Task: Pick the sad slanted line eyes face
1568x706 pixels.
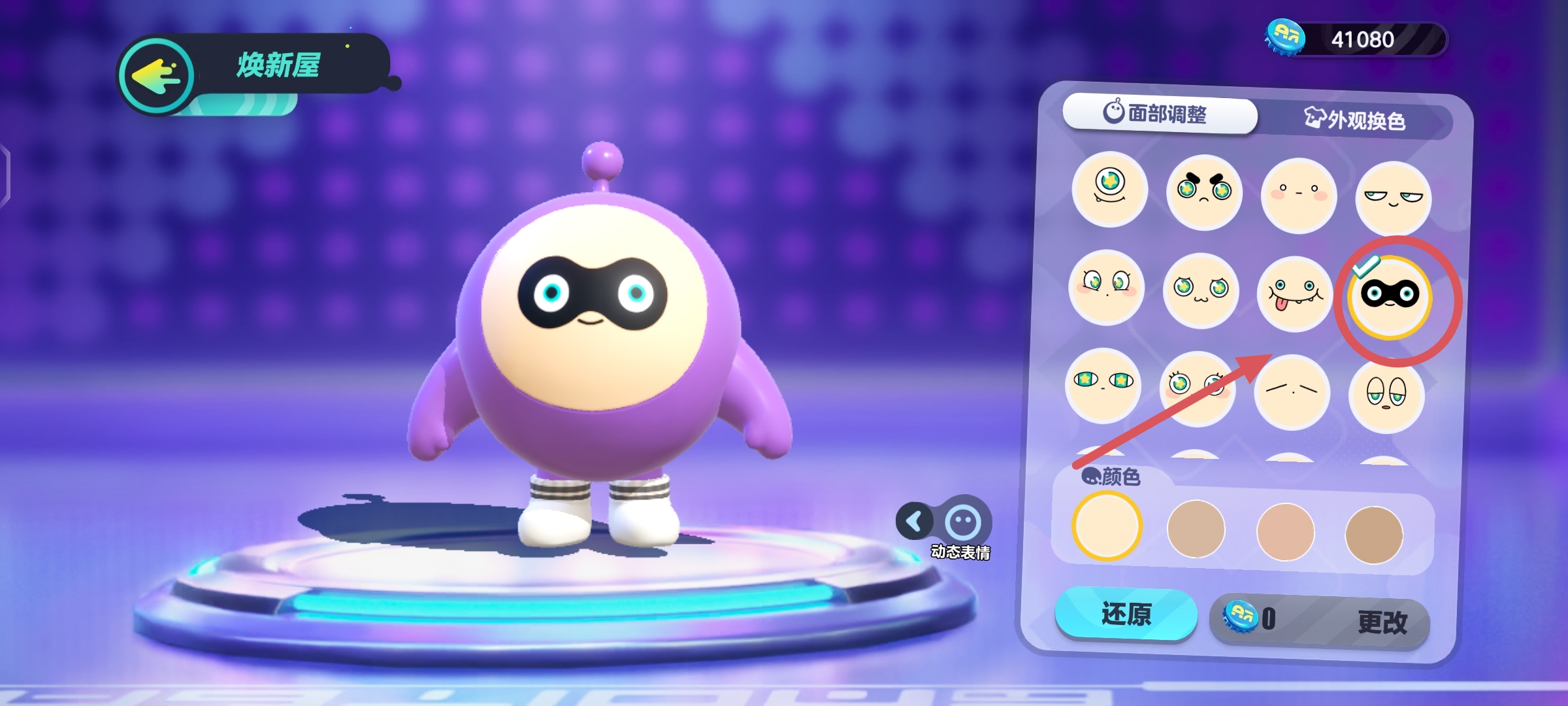Action: pyautogui.click(x=1292, y=392)
